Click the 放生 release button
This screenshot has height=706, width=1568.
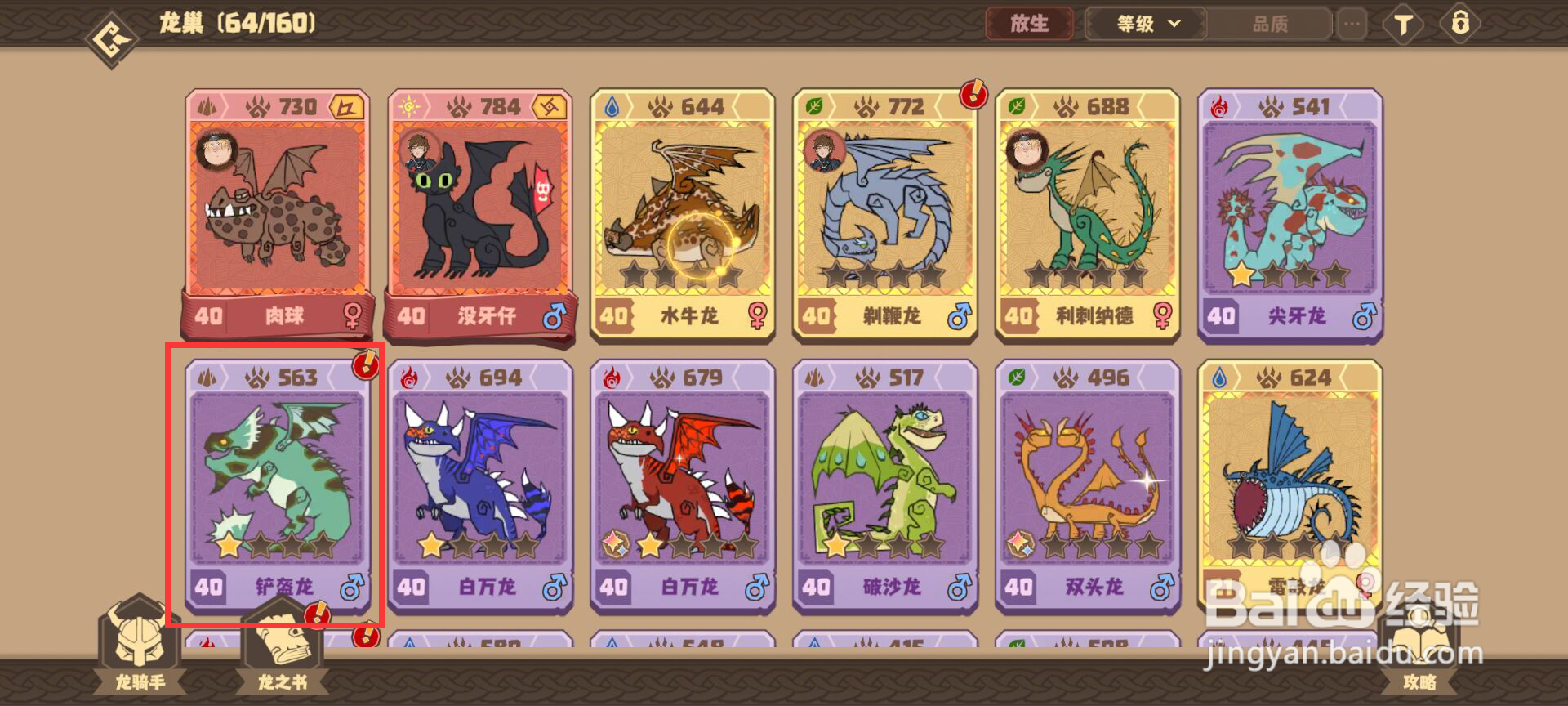(1030, 25)
